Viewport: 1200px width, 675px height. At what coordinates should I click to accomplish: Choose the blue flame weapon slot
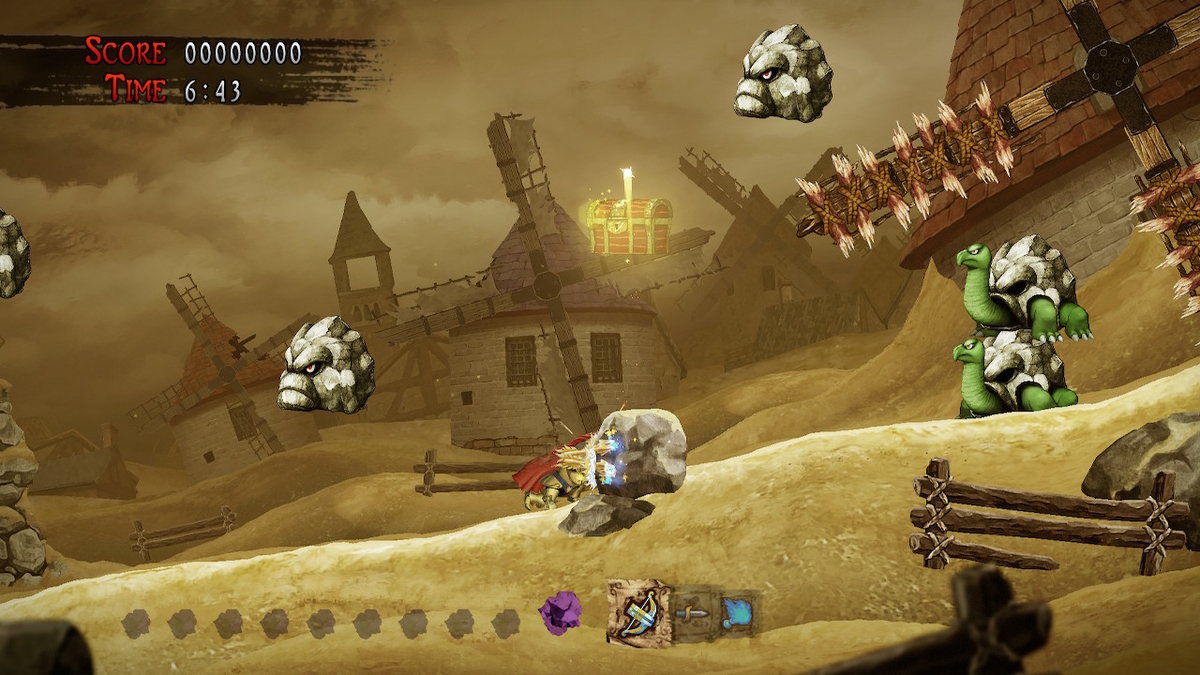(x=735, y=611)
